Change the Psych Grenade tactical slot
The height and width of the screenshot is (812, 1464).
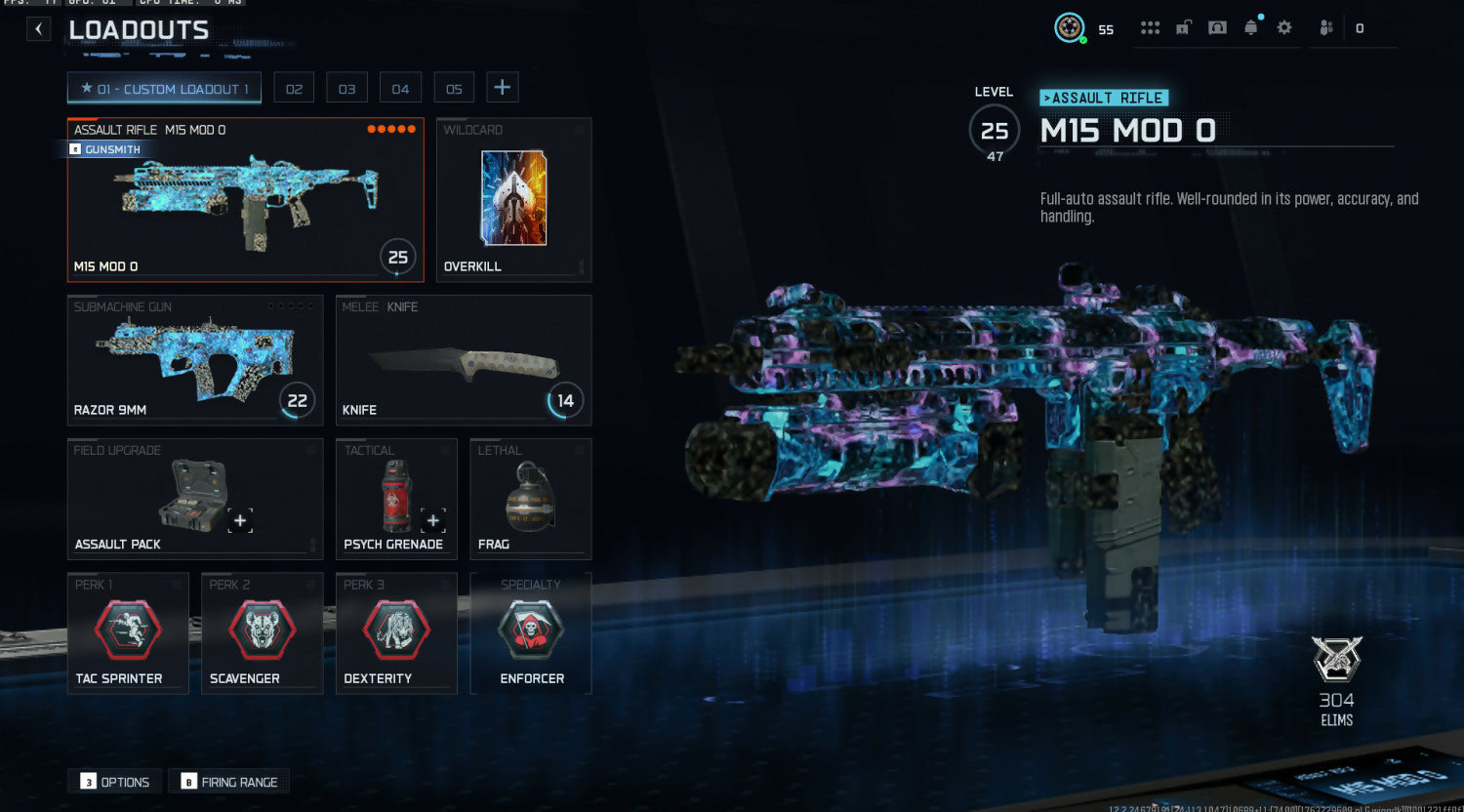(x=396, y=499)
